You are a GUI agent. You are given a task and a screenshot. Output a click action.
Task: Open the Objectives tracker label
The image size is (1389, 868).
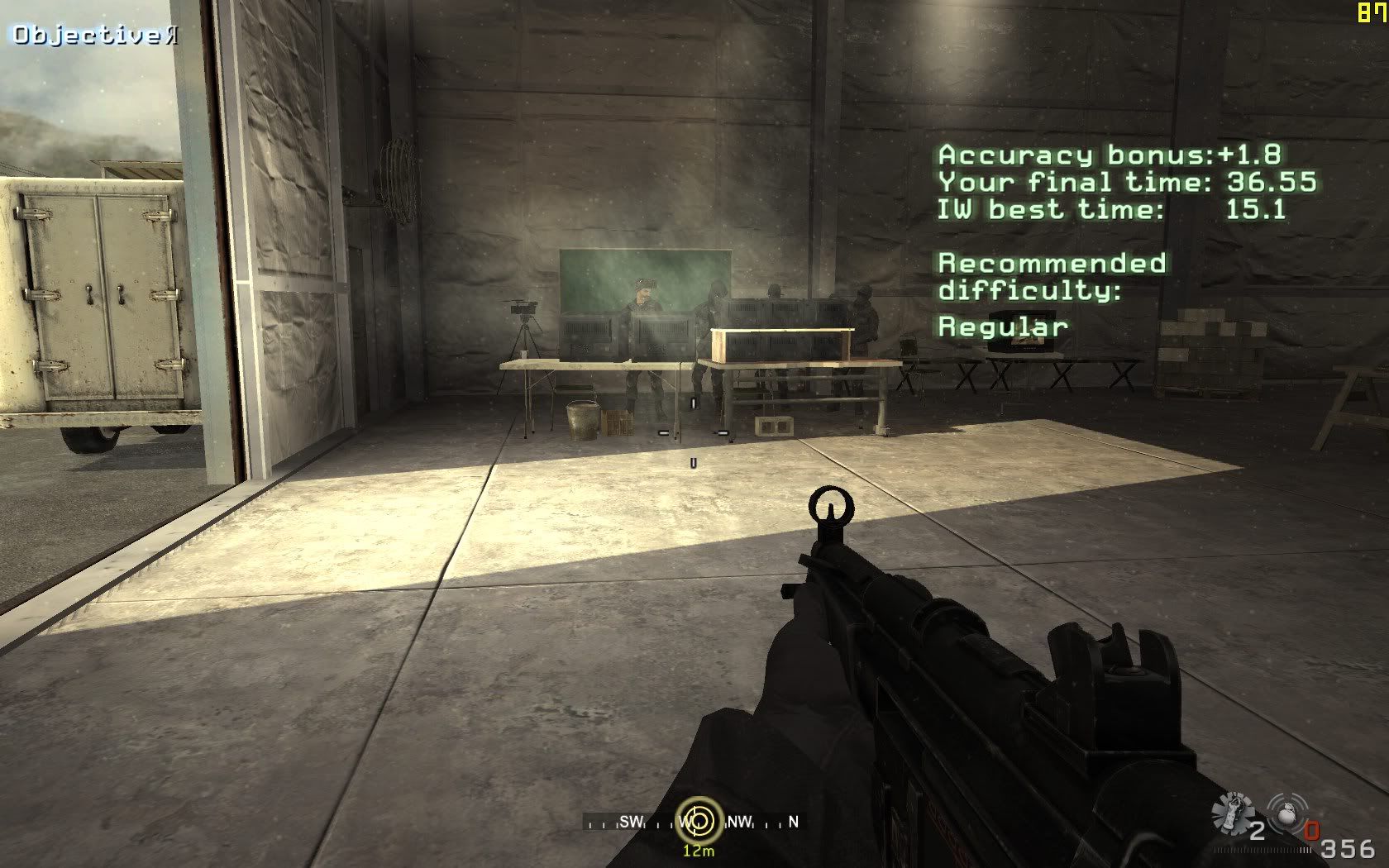(x=93, y=35)
